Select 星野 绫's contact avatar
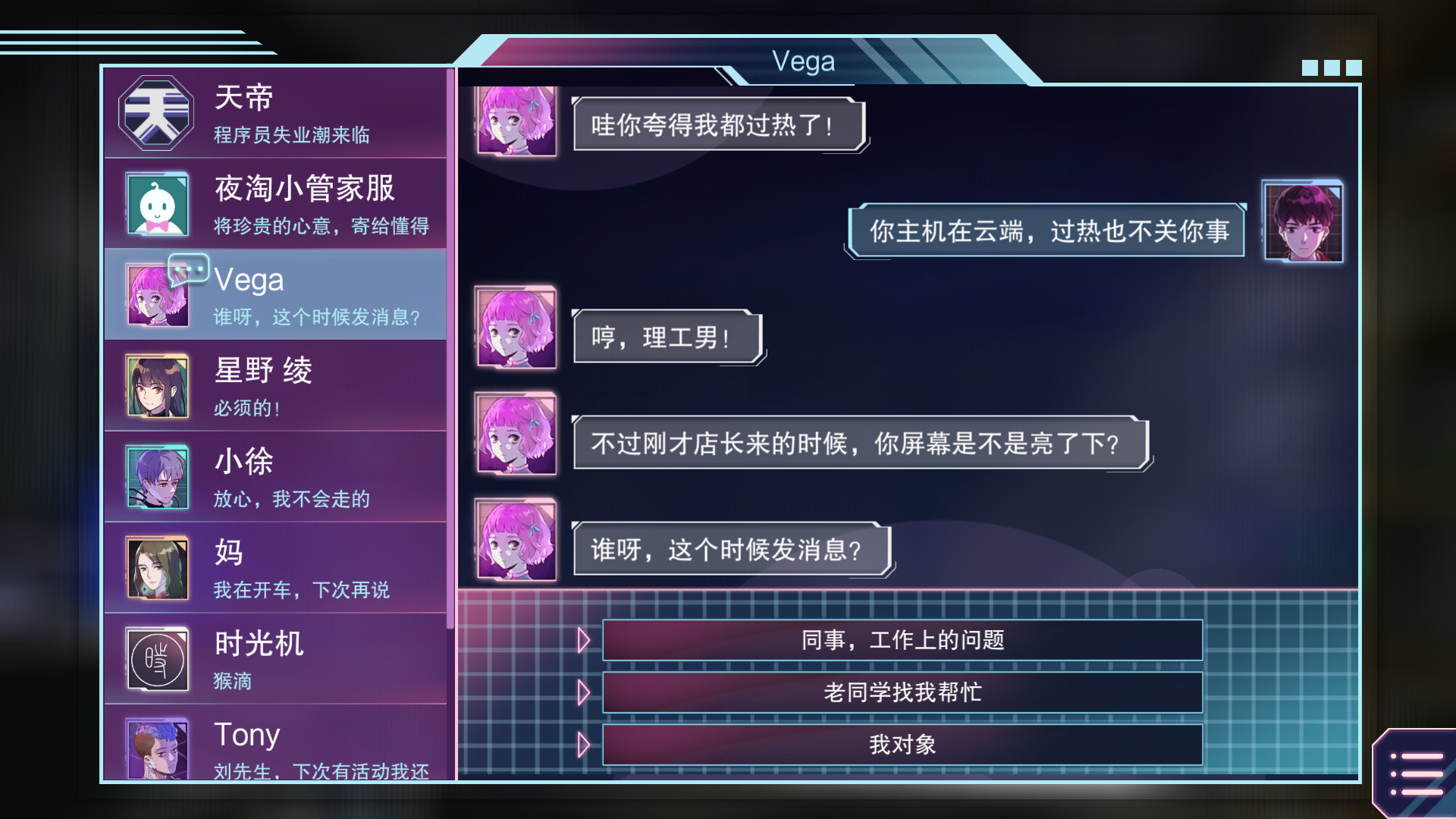Image resolution: width=1456 pixels, height=819 pixels. (155, 385)
